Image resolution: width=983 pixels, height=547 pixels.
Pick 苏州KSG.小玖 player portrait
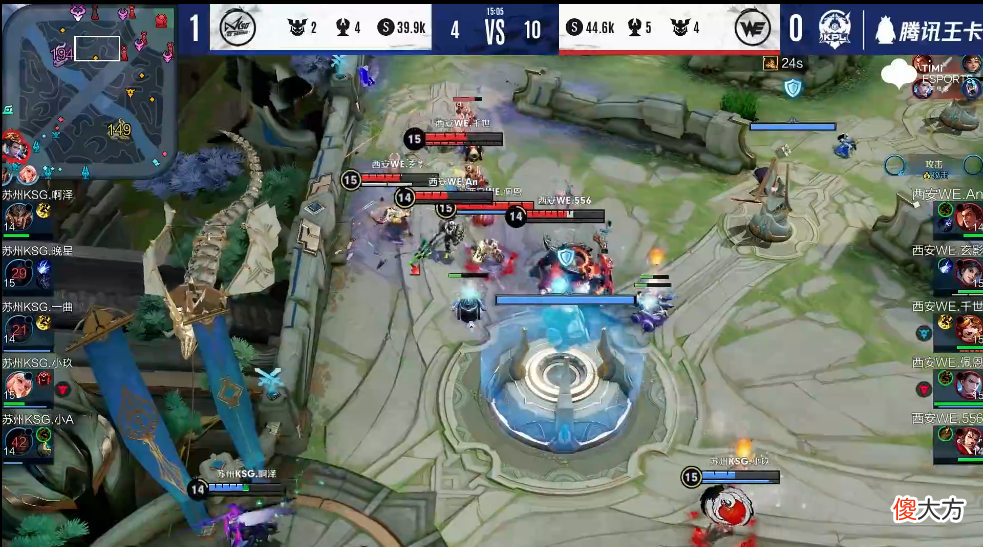(x=18, y=385)
